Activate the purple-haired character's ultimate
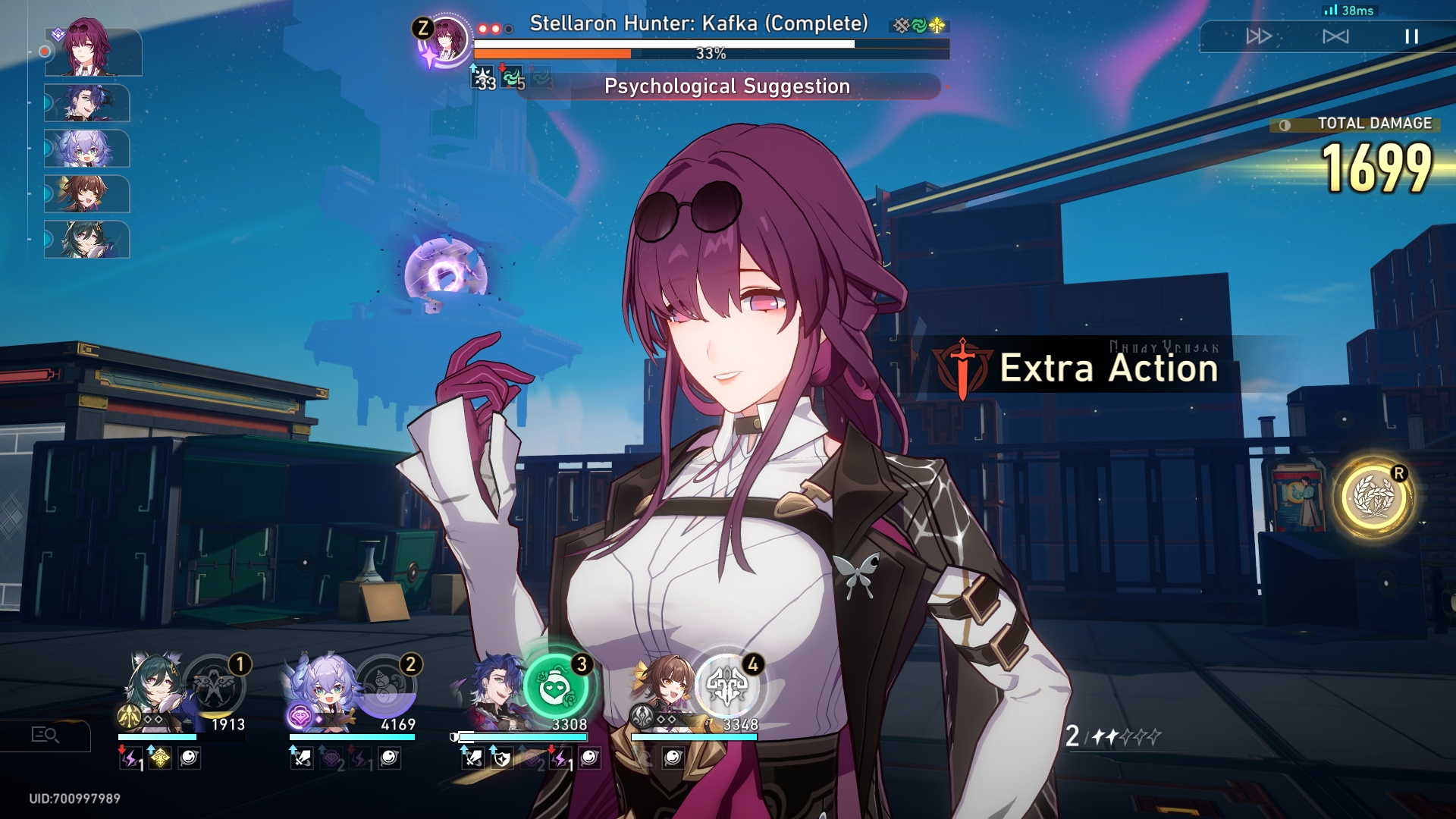This screenshot has width=1456, height=819. (386, 686)
